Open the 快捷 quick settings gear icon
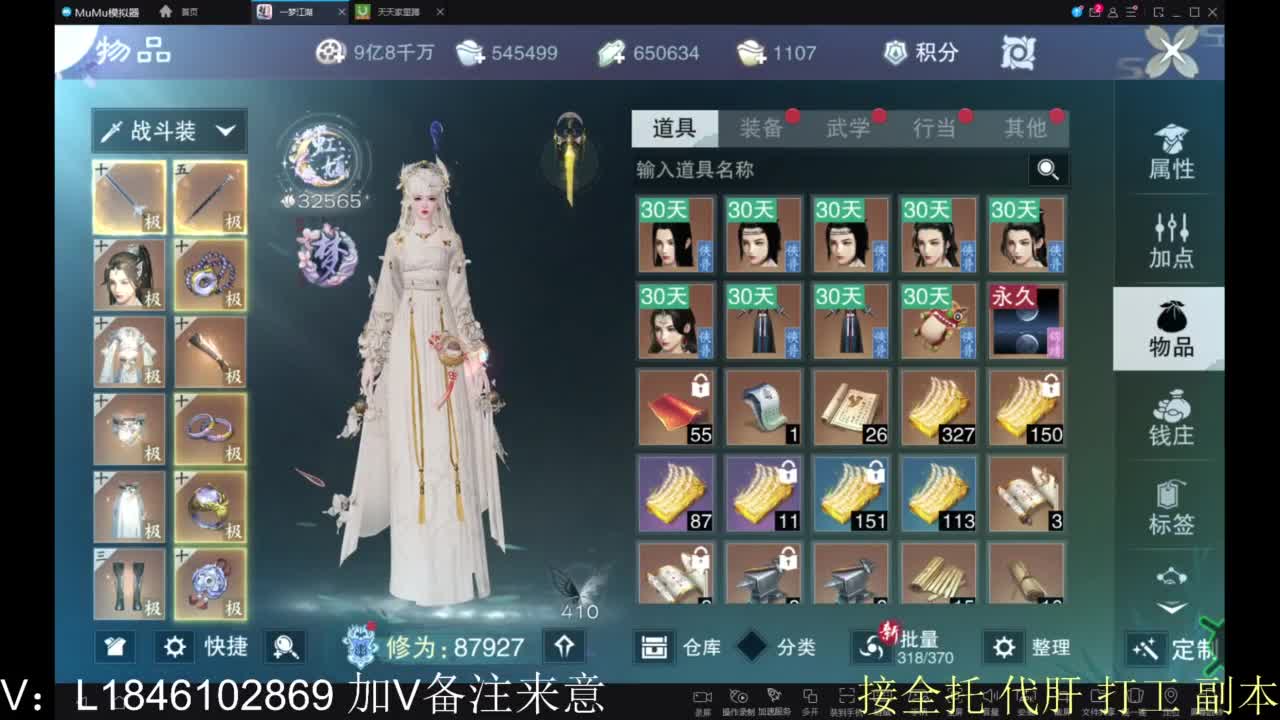The width and height of the screenshot is (1280, 720). pos(175,647)
